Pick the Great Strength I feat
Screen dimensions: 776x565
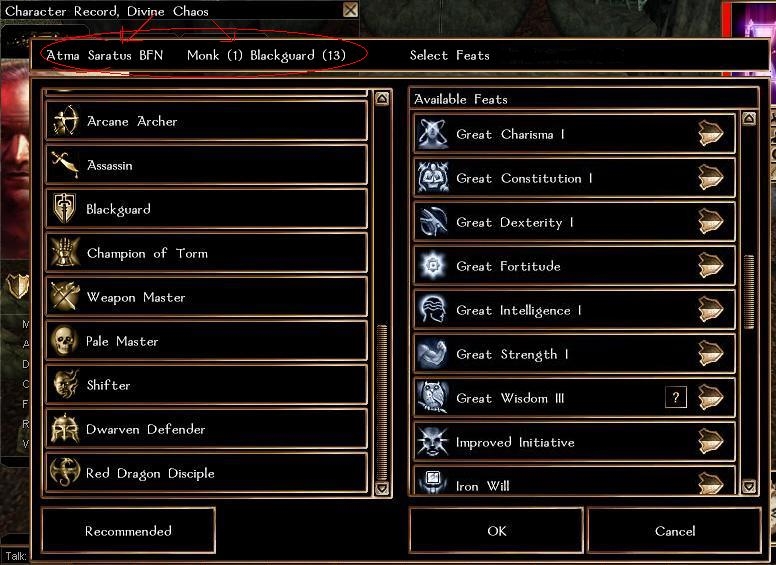(x=710, y=355)
